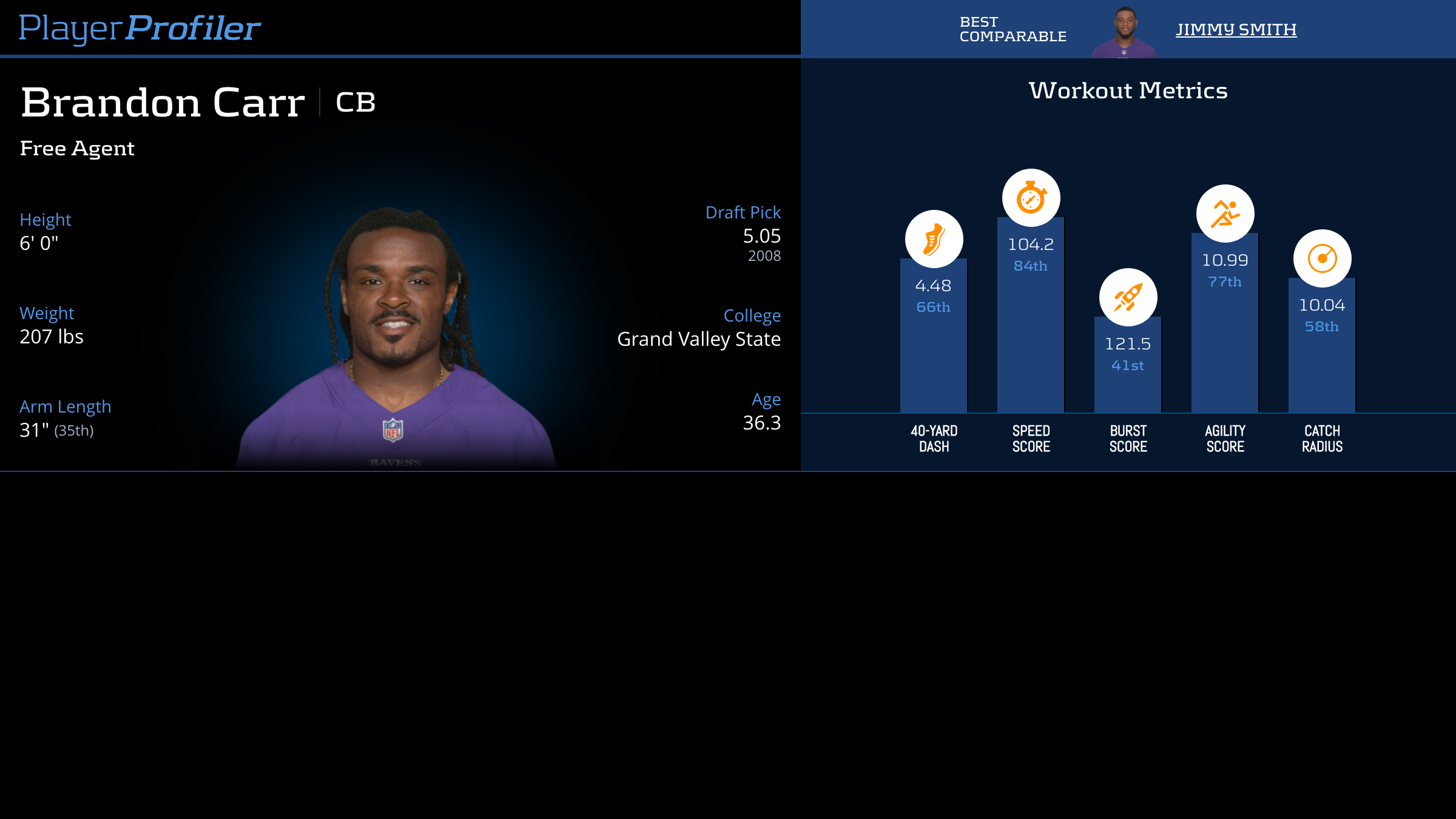
Task: Open the Jimmy Smith comparable player link
Action: coord(1236,29)
